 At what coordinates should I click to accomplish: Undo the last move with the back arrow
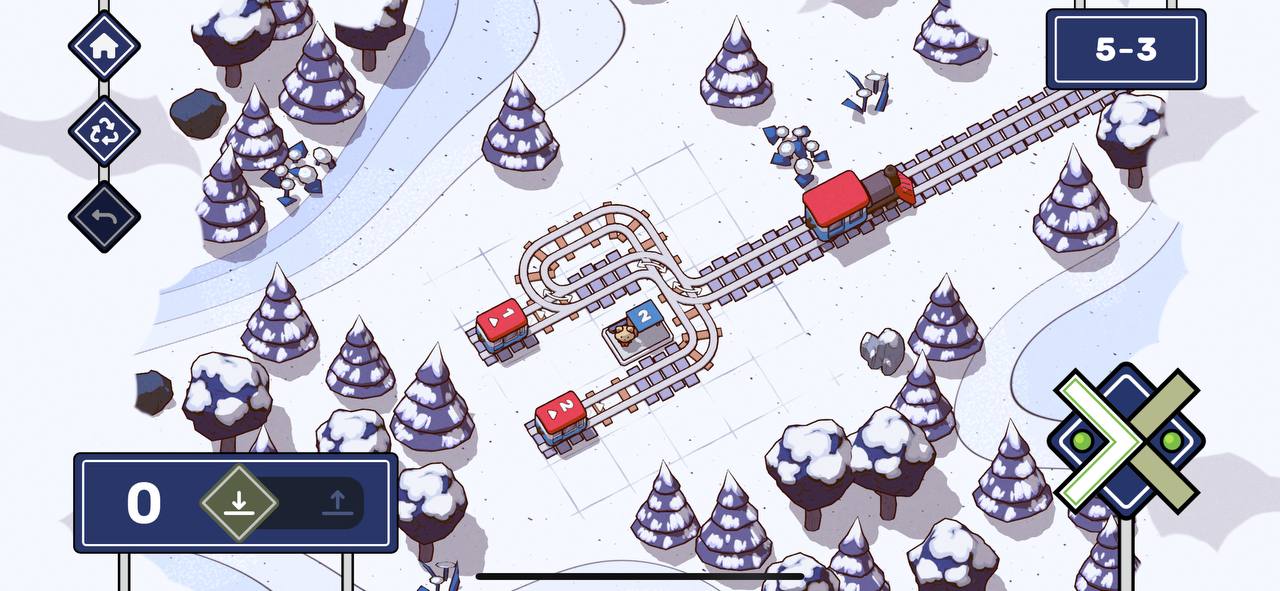(104, 217)
